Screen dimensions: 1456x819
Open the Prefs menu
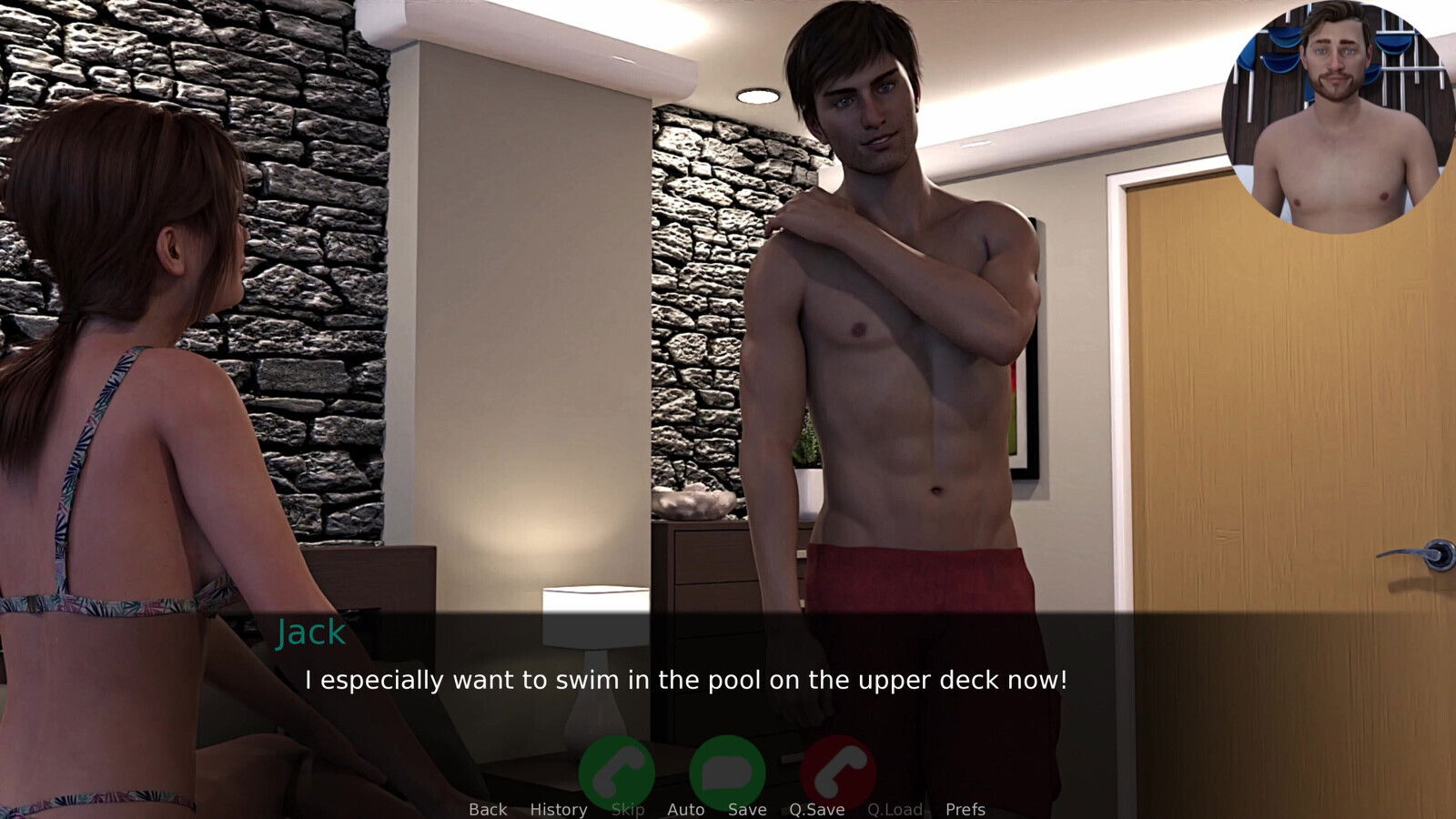tap(965, 809)
